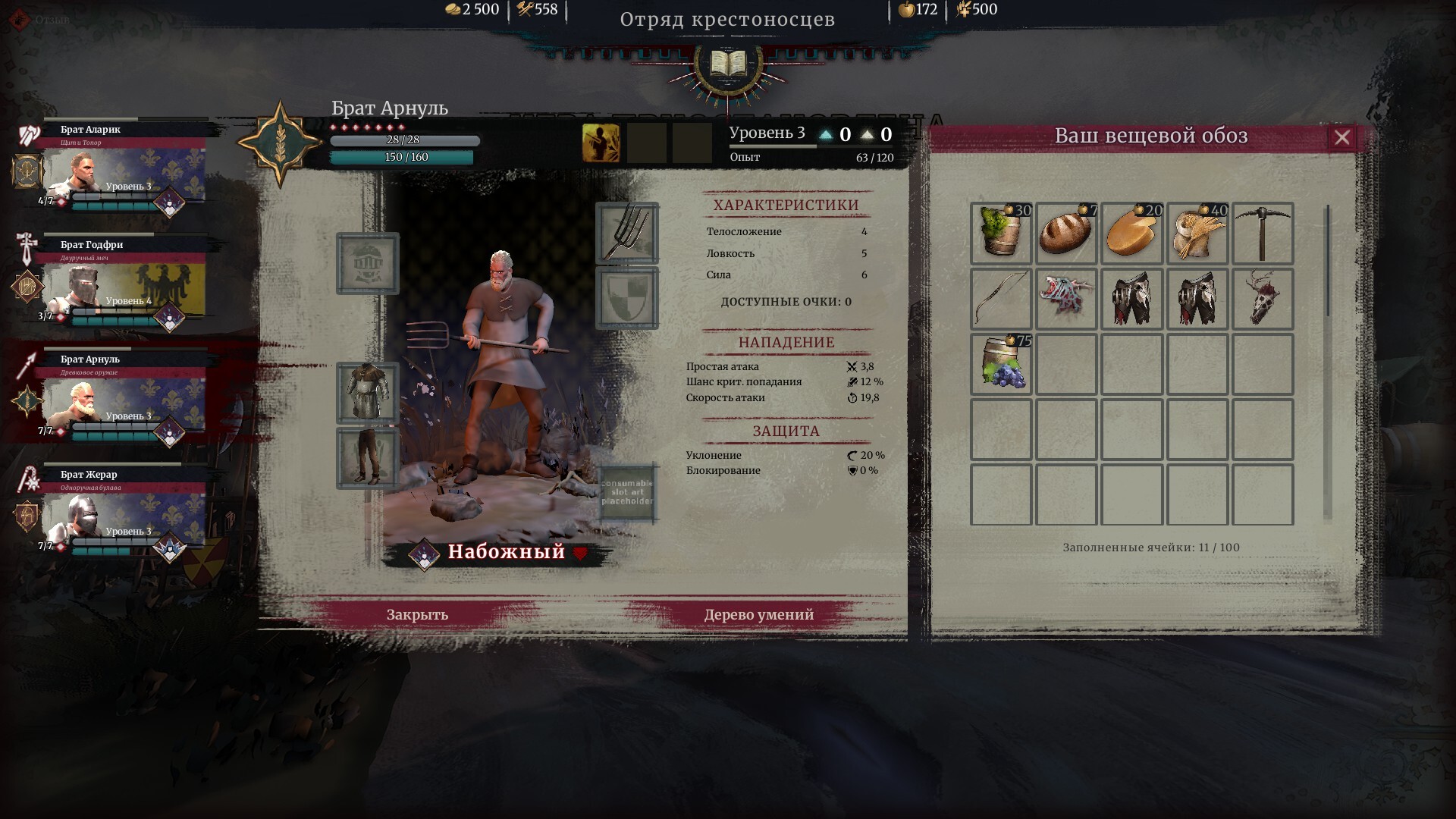
Task: Select the wooden bow item
Action: (x=1001, y=299)
